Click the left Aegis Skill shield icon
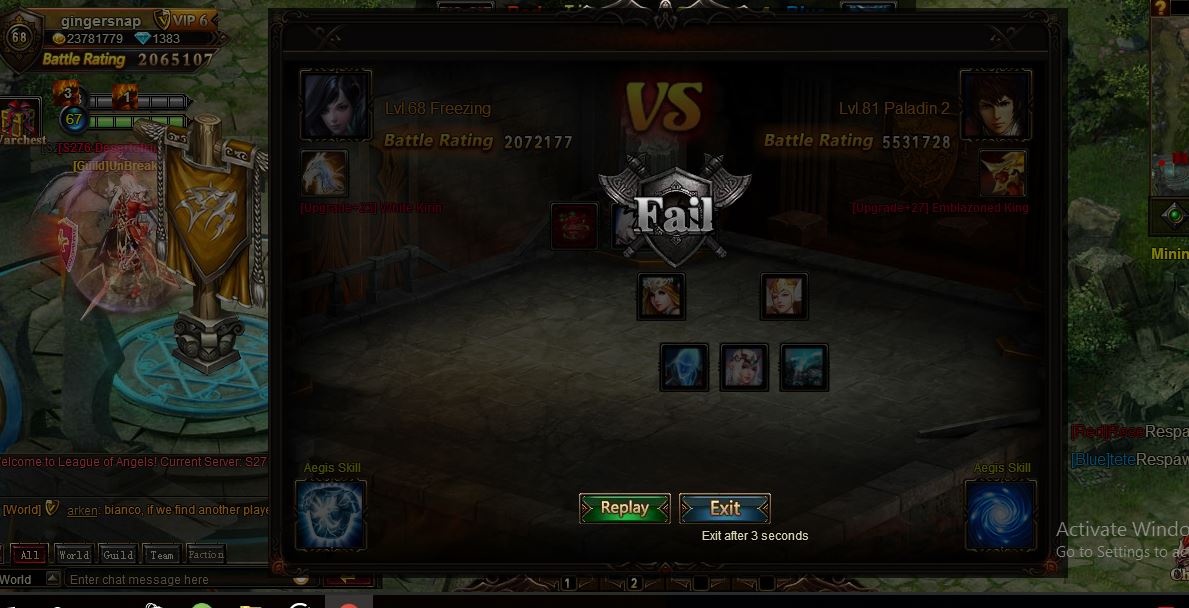Viewport: 1189px width, 608px height. coord(331,515)
